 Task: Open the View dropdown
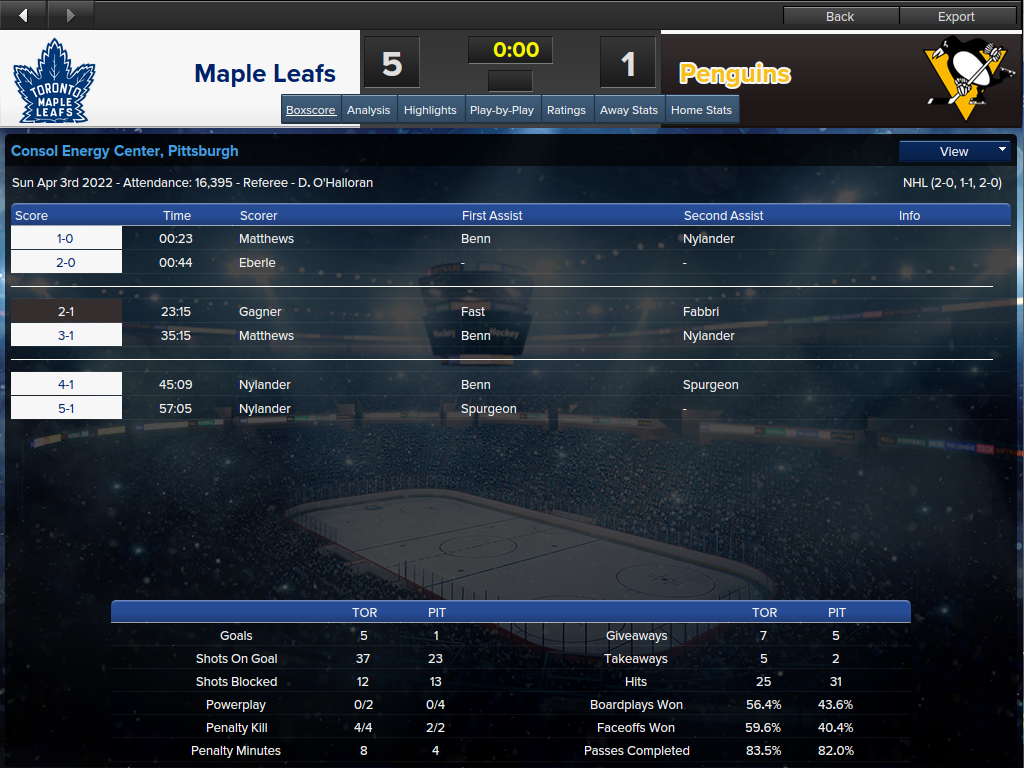pyautogui.click(x=955, y=151)
